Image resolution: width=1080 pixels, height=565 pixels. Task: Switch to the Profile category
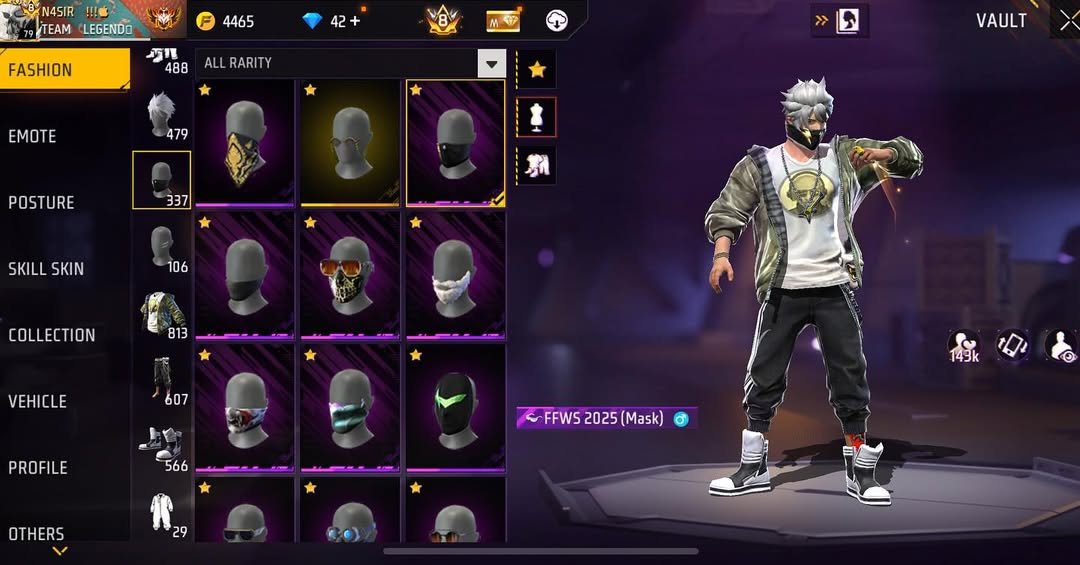[64, 467]
